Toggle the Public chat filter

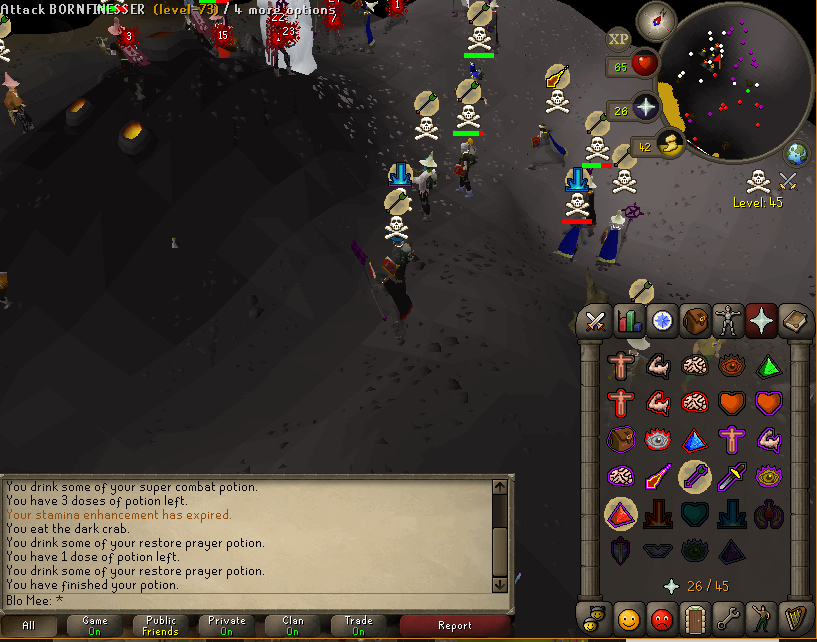point(160,626)
